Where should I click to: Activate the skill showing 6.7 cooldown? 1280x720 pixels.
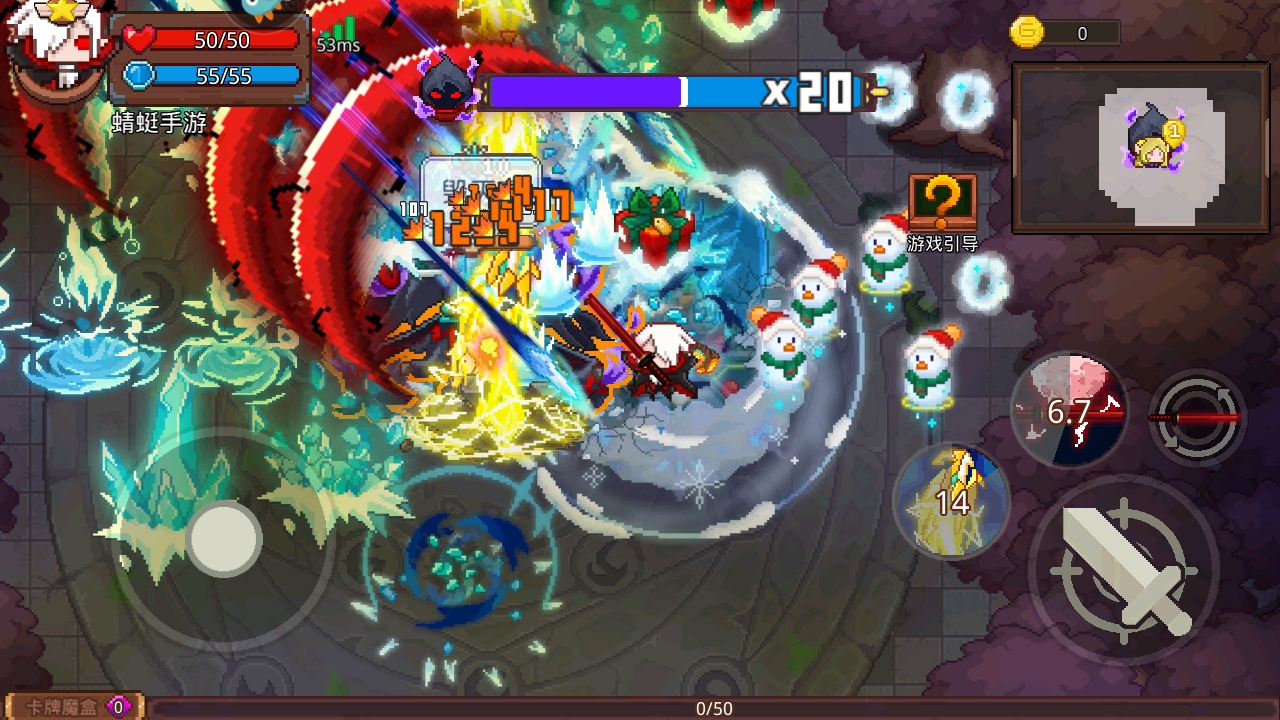(1069, 410)
